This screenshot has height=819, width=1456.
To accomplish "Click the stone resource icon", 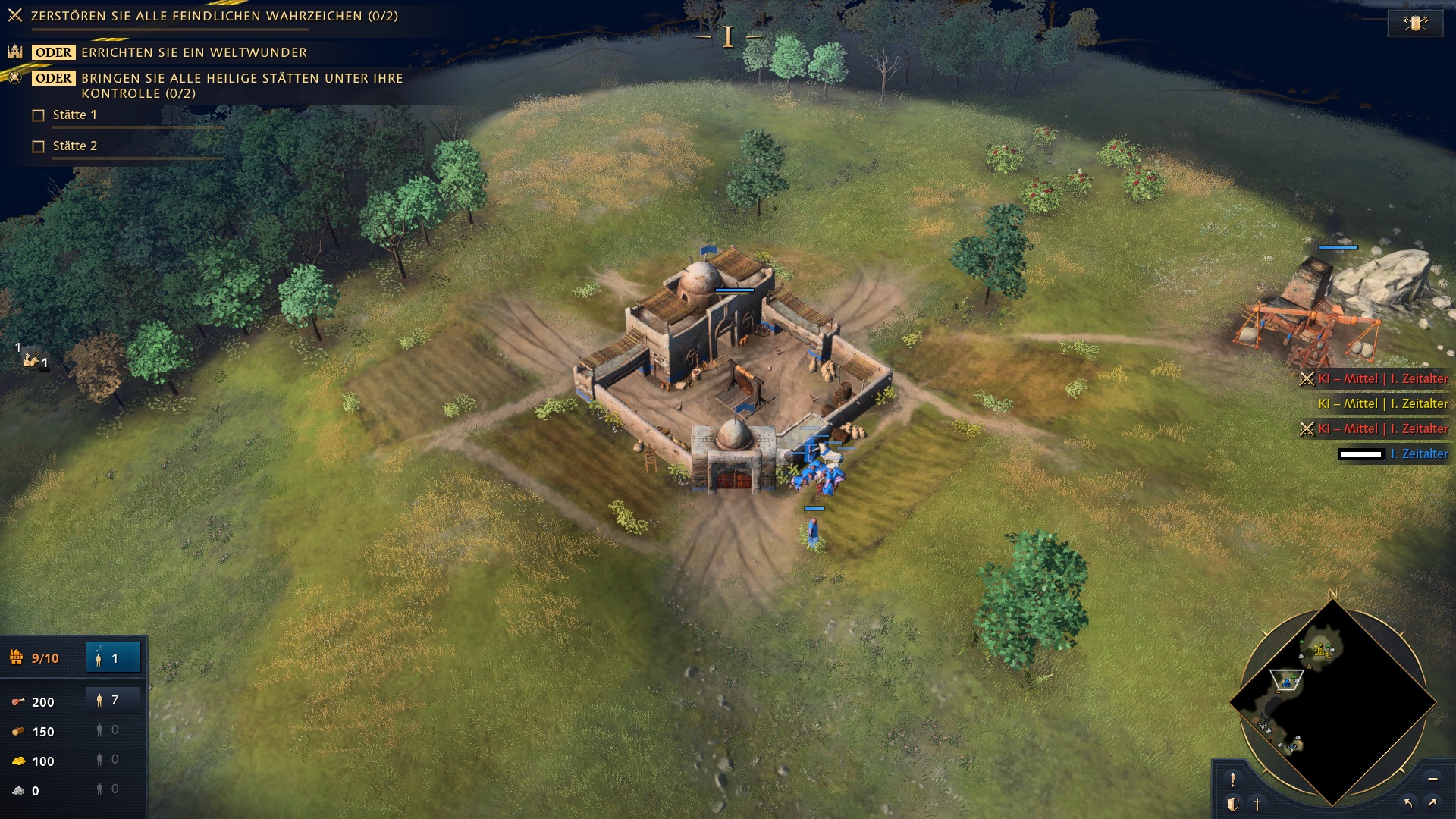I will coord(17,791).
